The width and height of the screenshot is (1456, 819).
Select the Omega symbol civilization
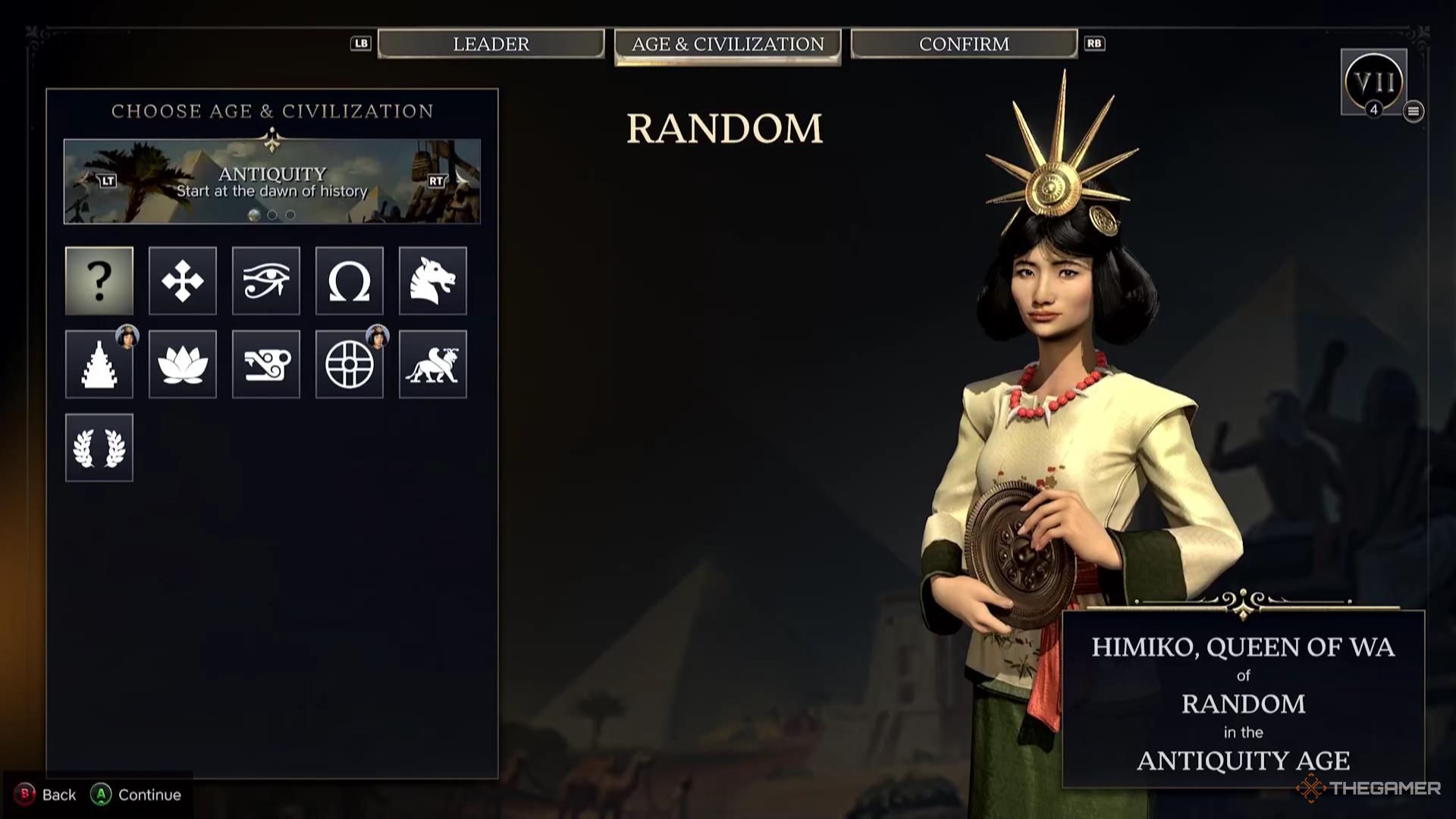pyautogui.click(x=350, y=281)
